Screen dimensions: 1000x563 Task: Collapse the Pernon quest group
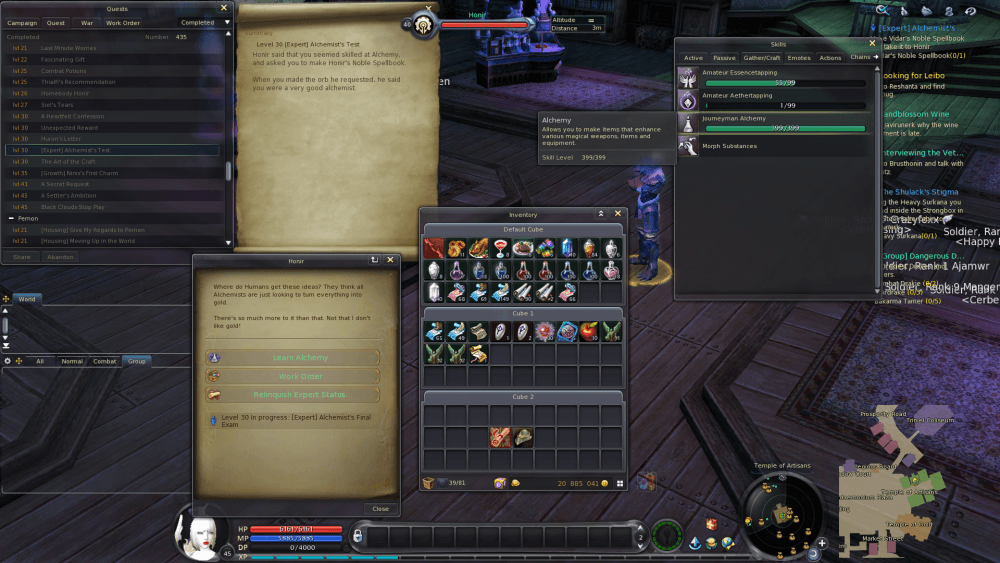[x=11, y=217]
